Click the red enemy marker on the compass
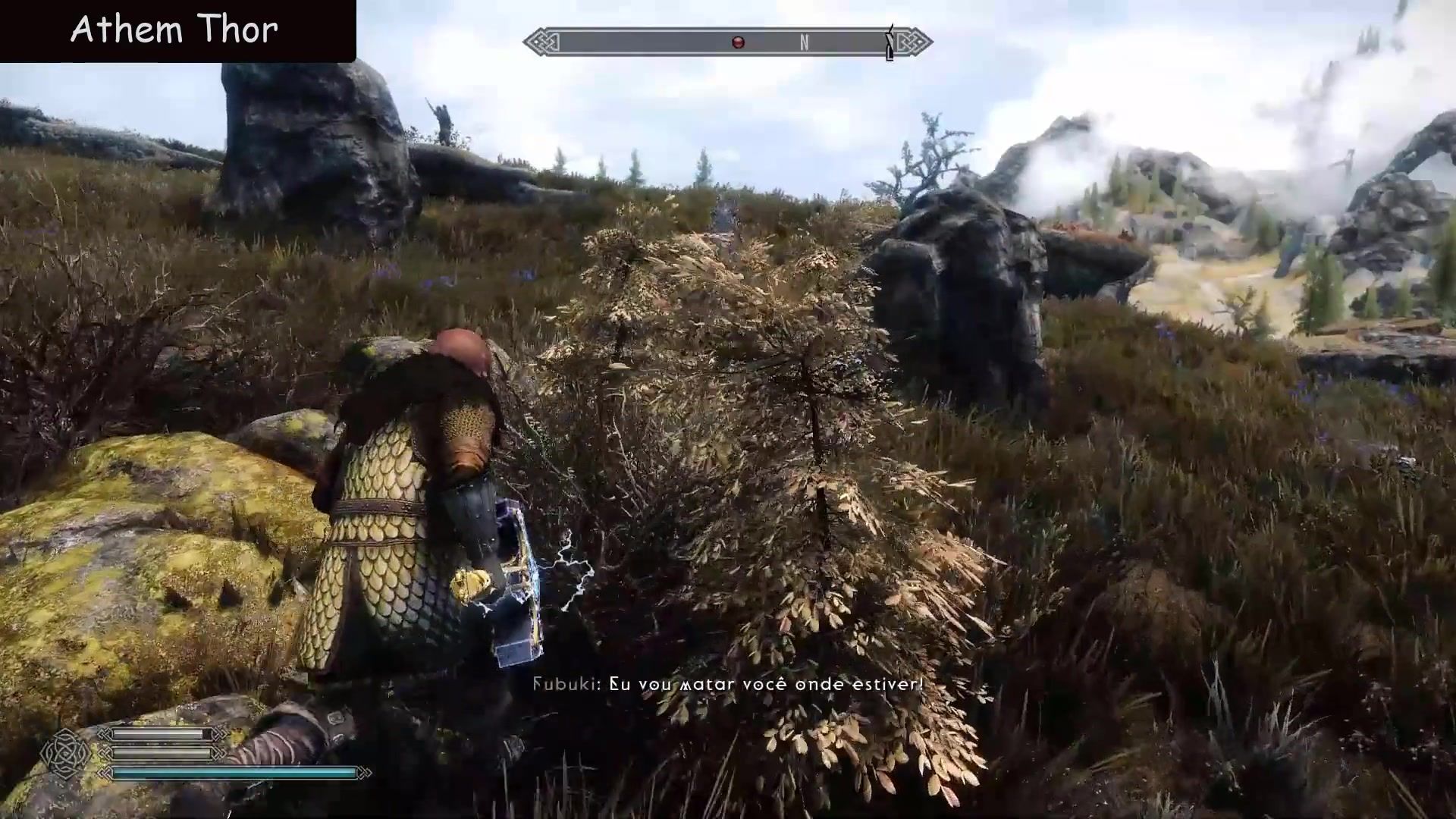The image size is (1456, 819). pyautogui.click(x=738, y=42)
